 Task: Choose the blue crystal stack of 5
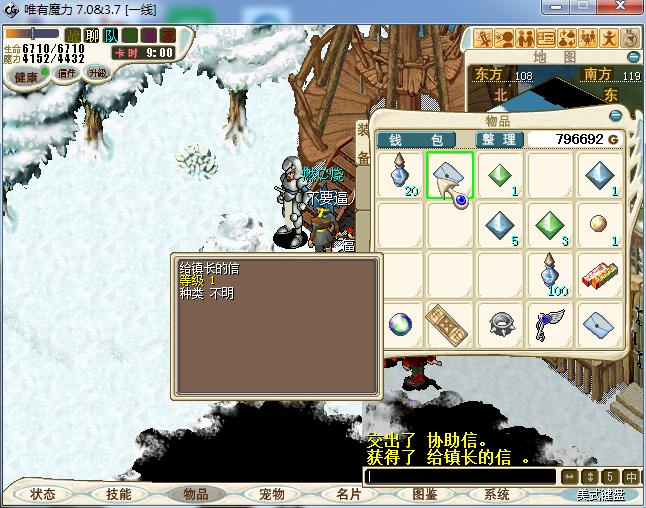point(499,225)
